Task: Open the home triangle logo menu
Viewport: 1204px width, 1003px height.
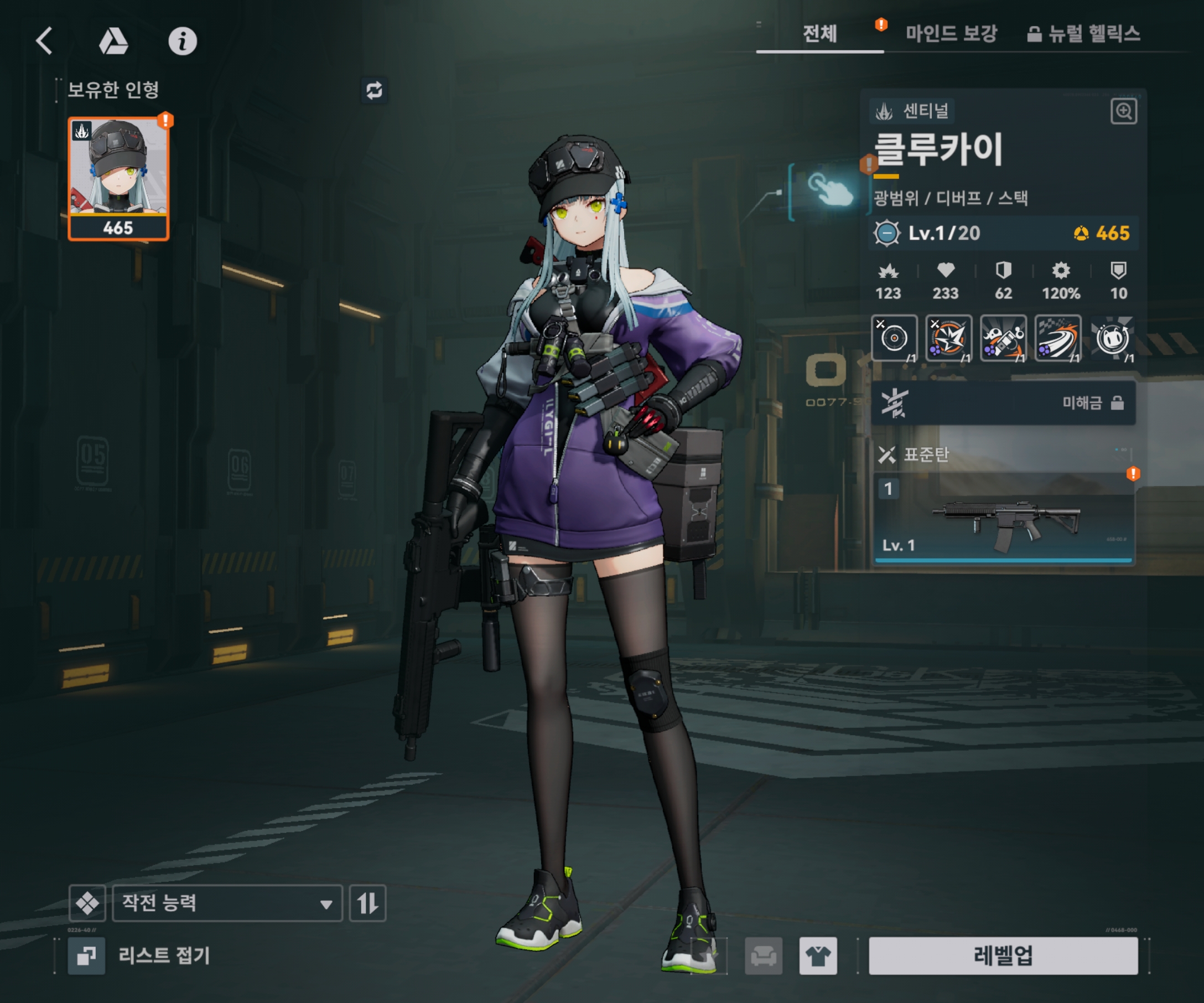Action: [x=113, y=42]
